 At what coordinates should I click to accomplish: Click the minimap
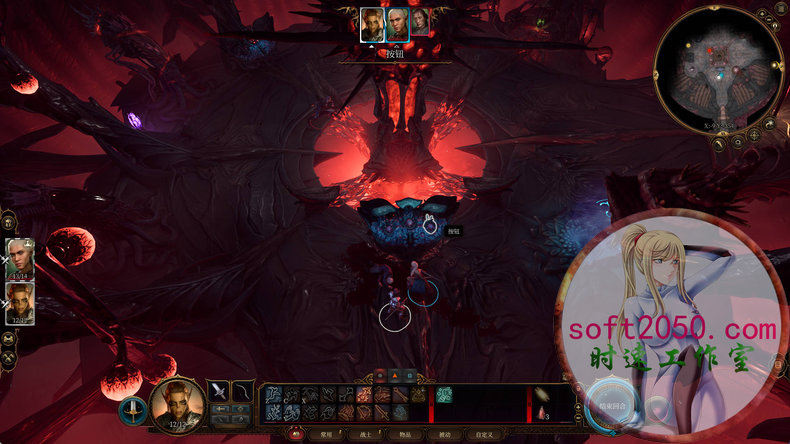pos(718,70)
